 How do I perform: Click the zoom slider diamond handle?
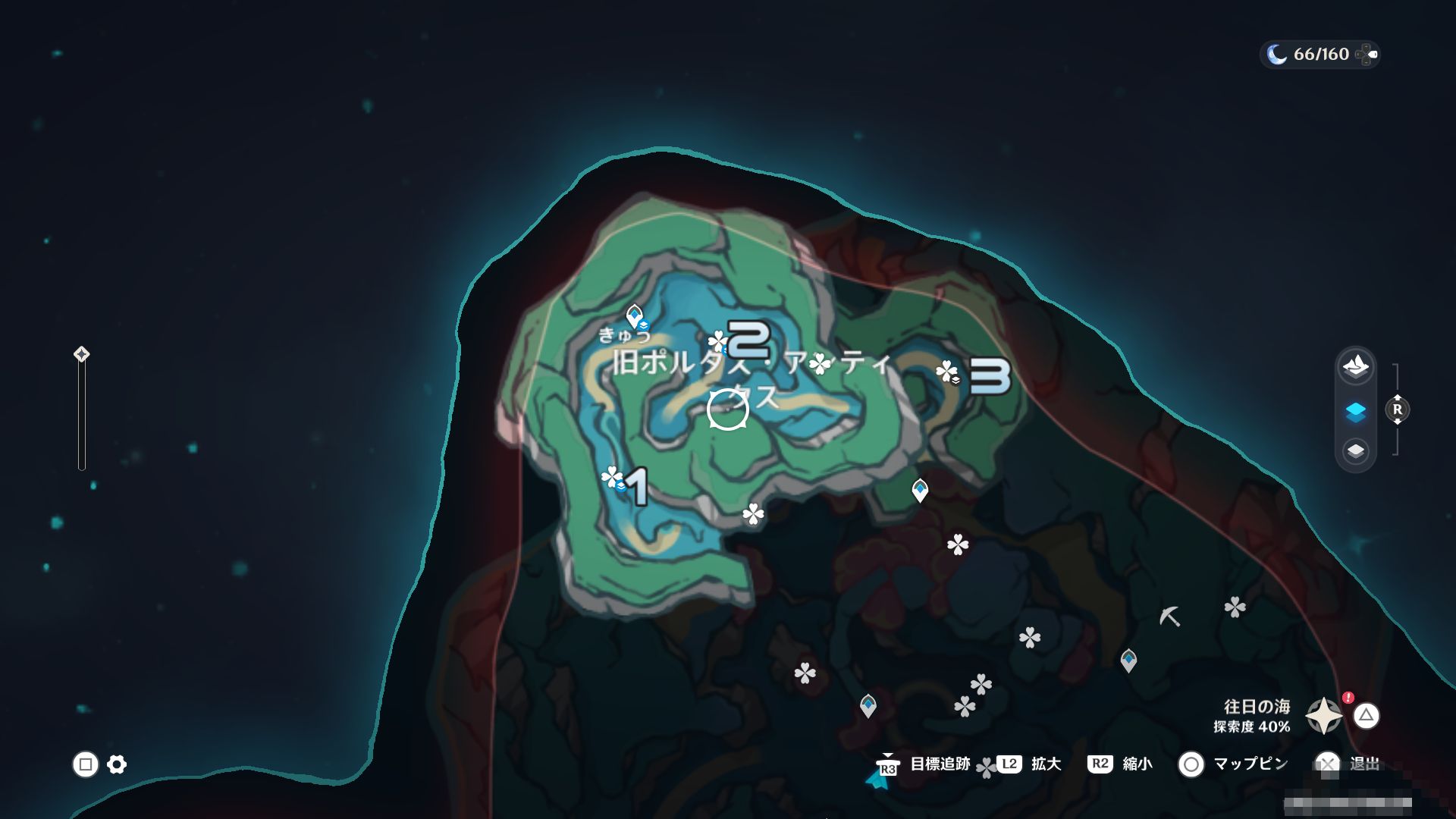[x=81, y=354]
